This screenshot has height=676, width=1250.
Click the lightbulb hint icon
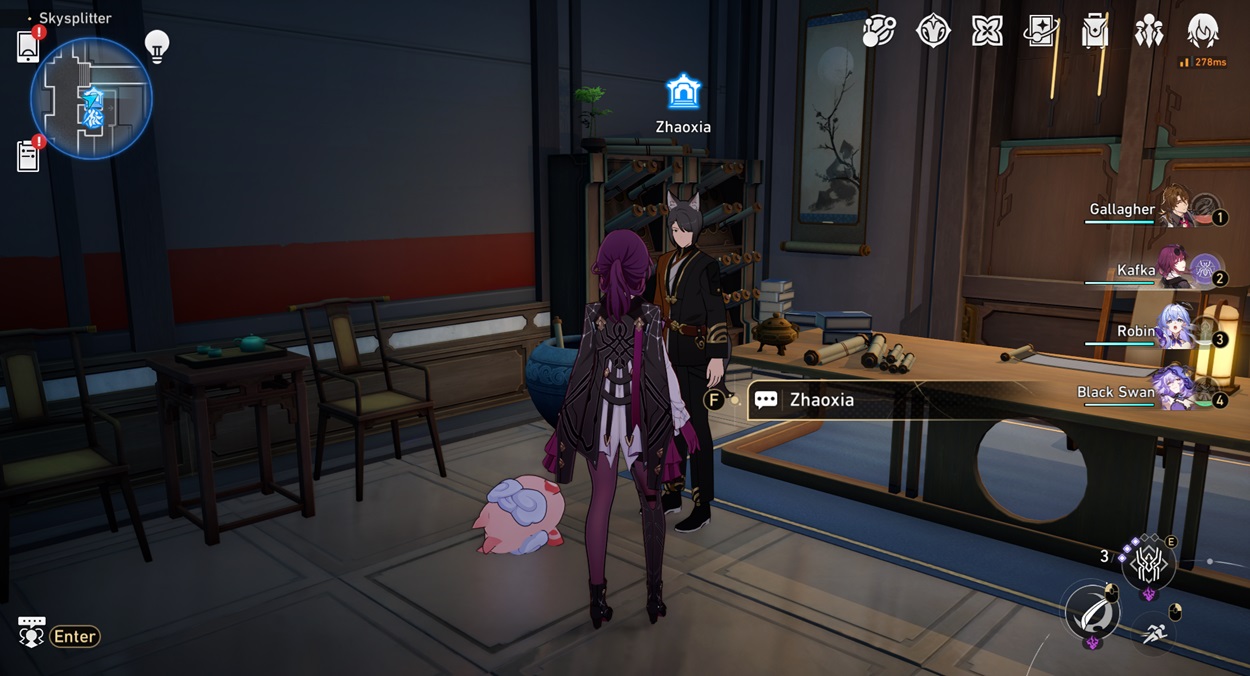(x=157, y=46)
